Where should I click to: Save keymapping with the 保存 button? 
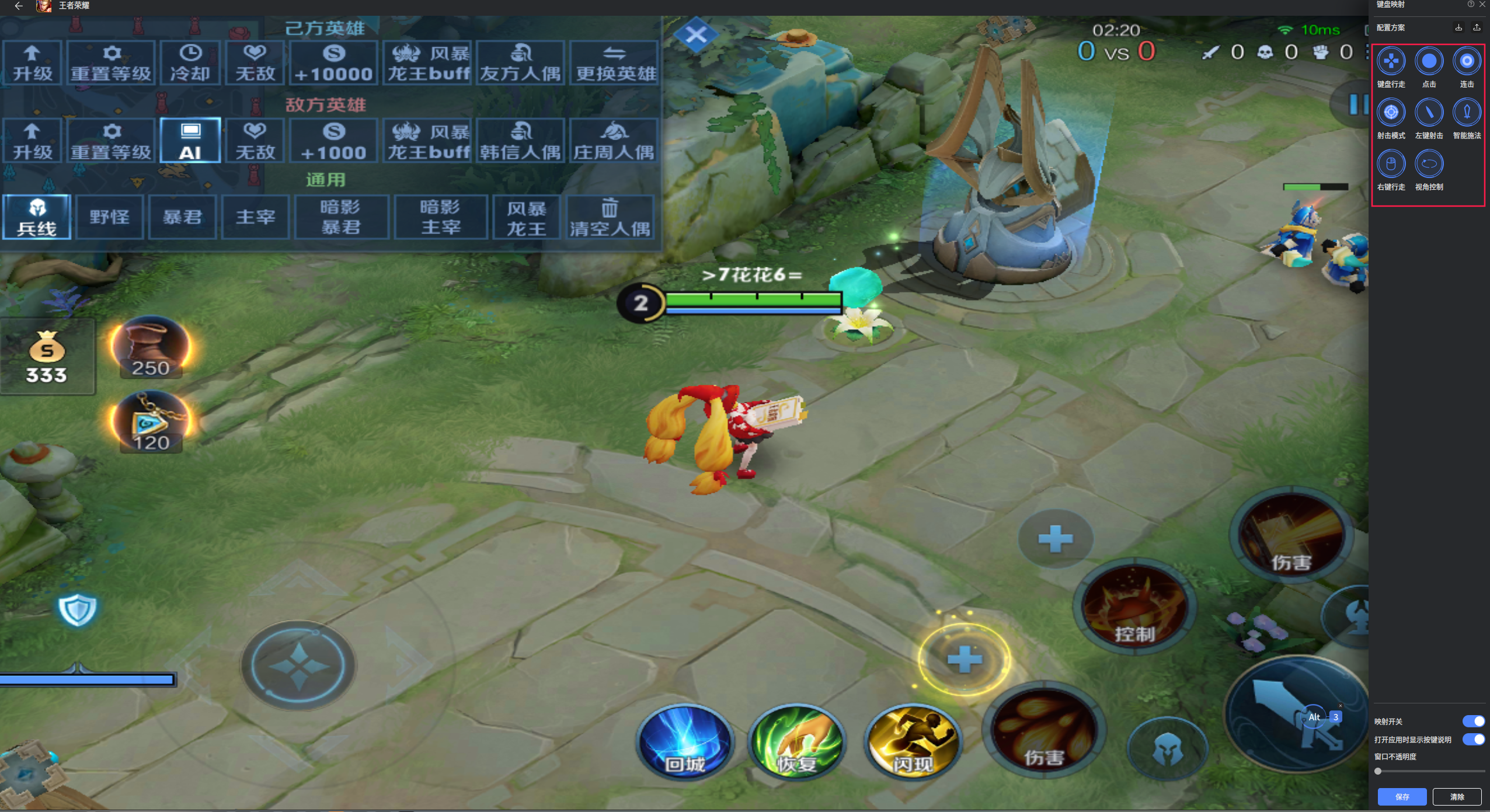pos(1401,797)
